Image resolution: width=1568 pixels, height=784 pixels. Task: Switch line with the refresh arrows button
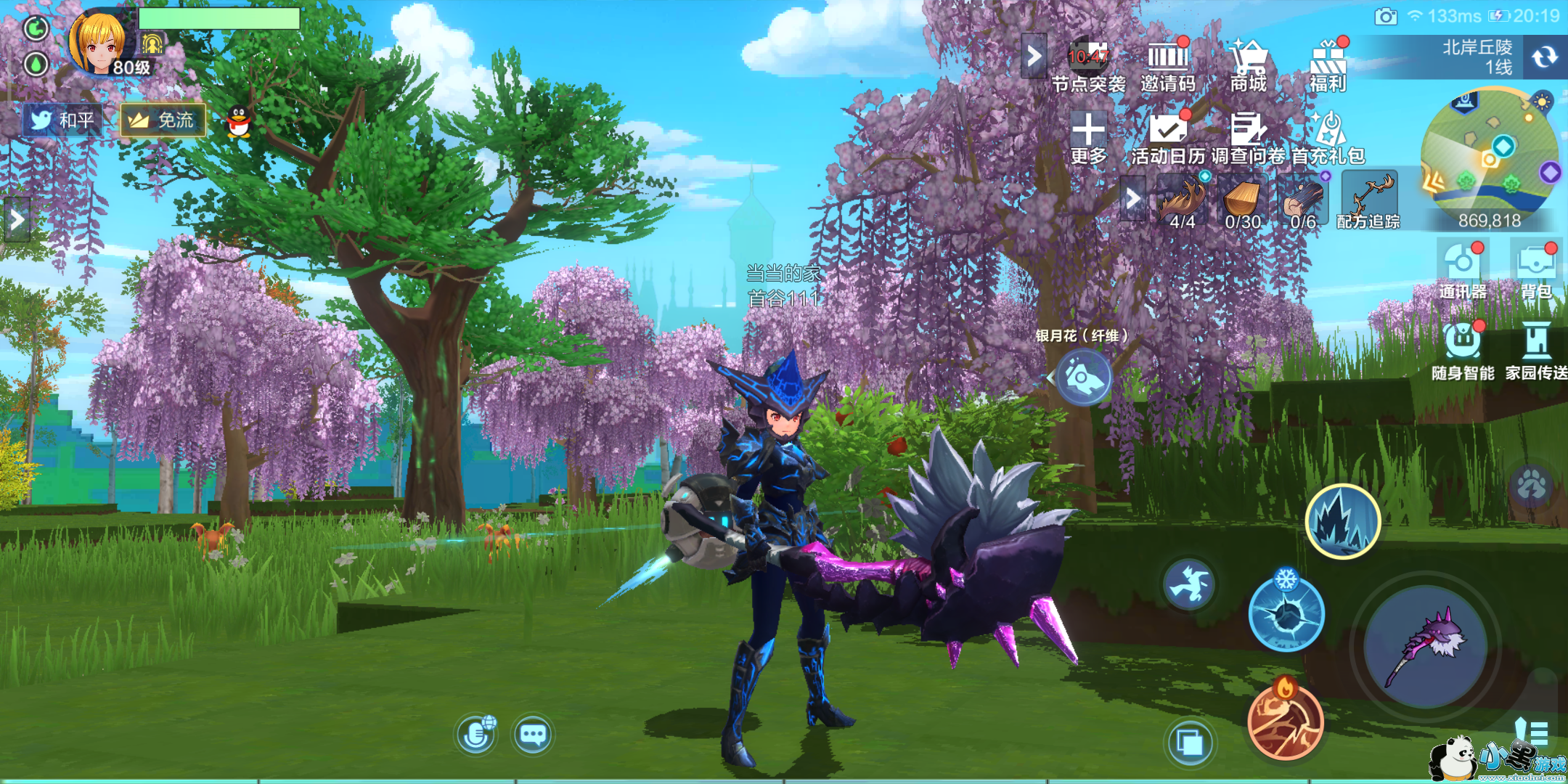click(1545, 57)
